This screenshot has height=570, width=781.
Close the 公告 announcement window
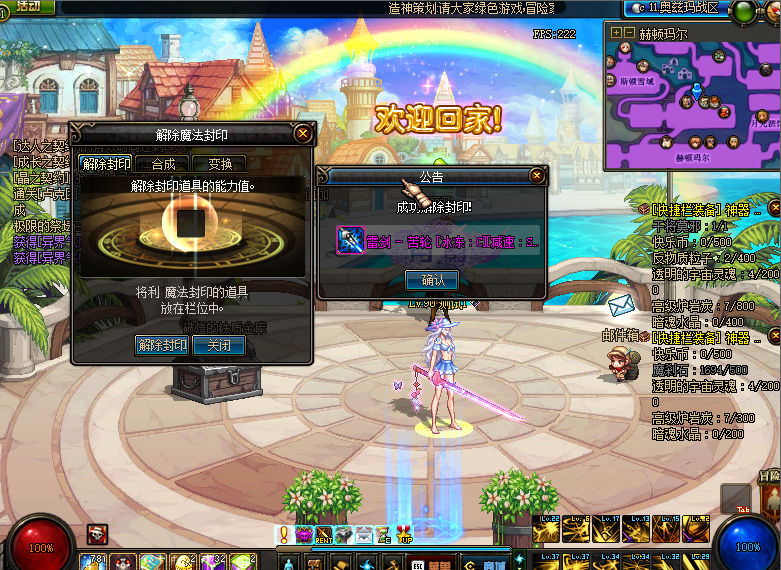tap(537, 176)
